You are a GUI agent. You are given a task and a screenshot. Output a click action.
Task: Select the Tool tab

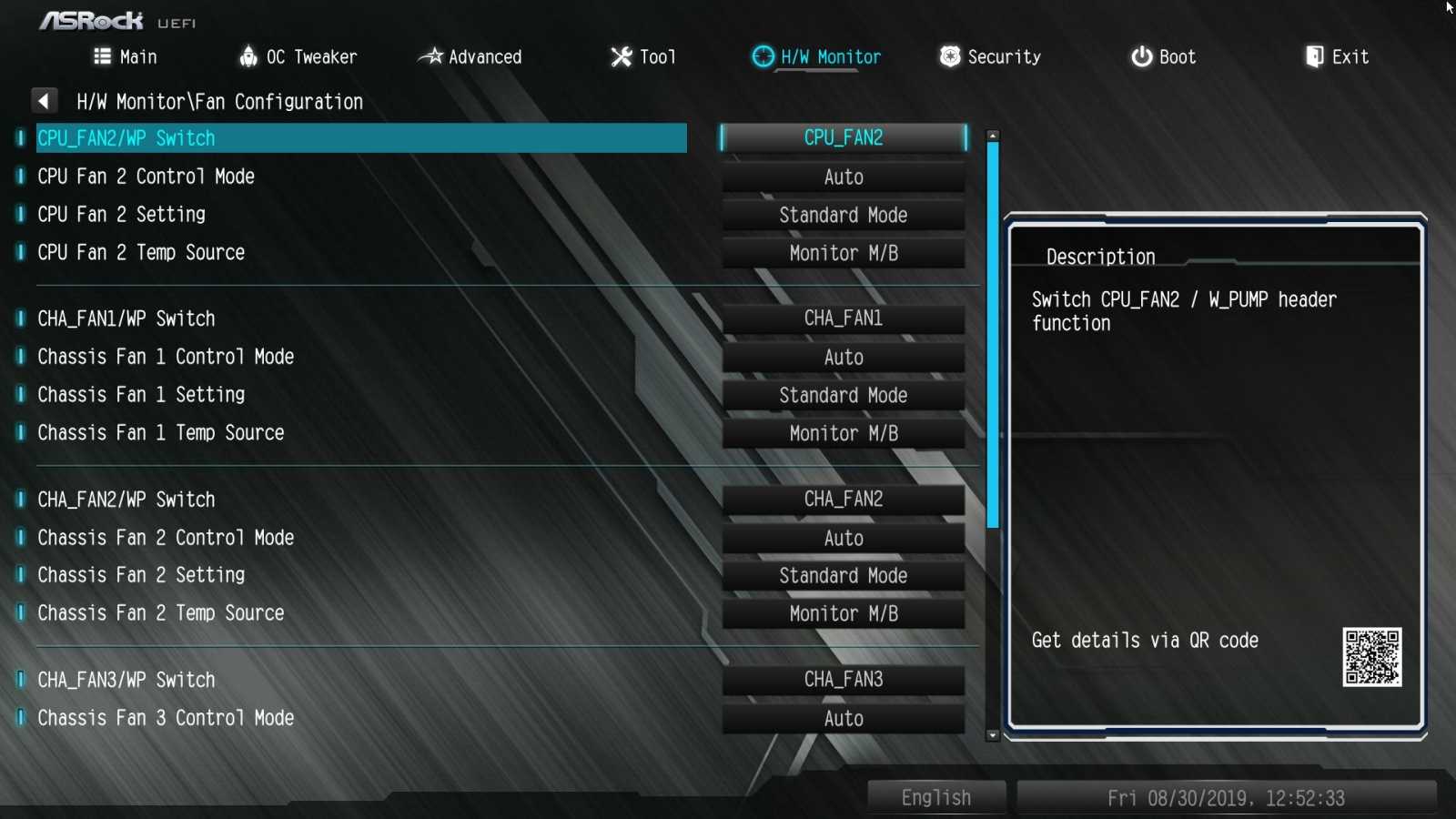643,56
